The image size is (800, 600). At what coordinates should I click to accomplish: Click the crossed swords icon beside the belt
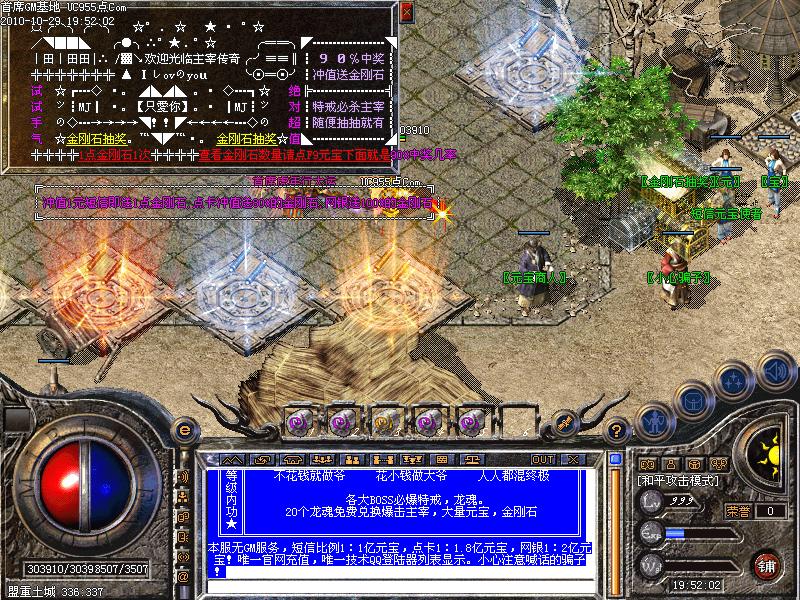(x=565, y=420)
